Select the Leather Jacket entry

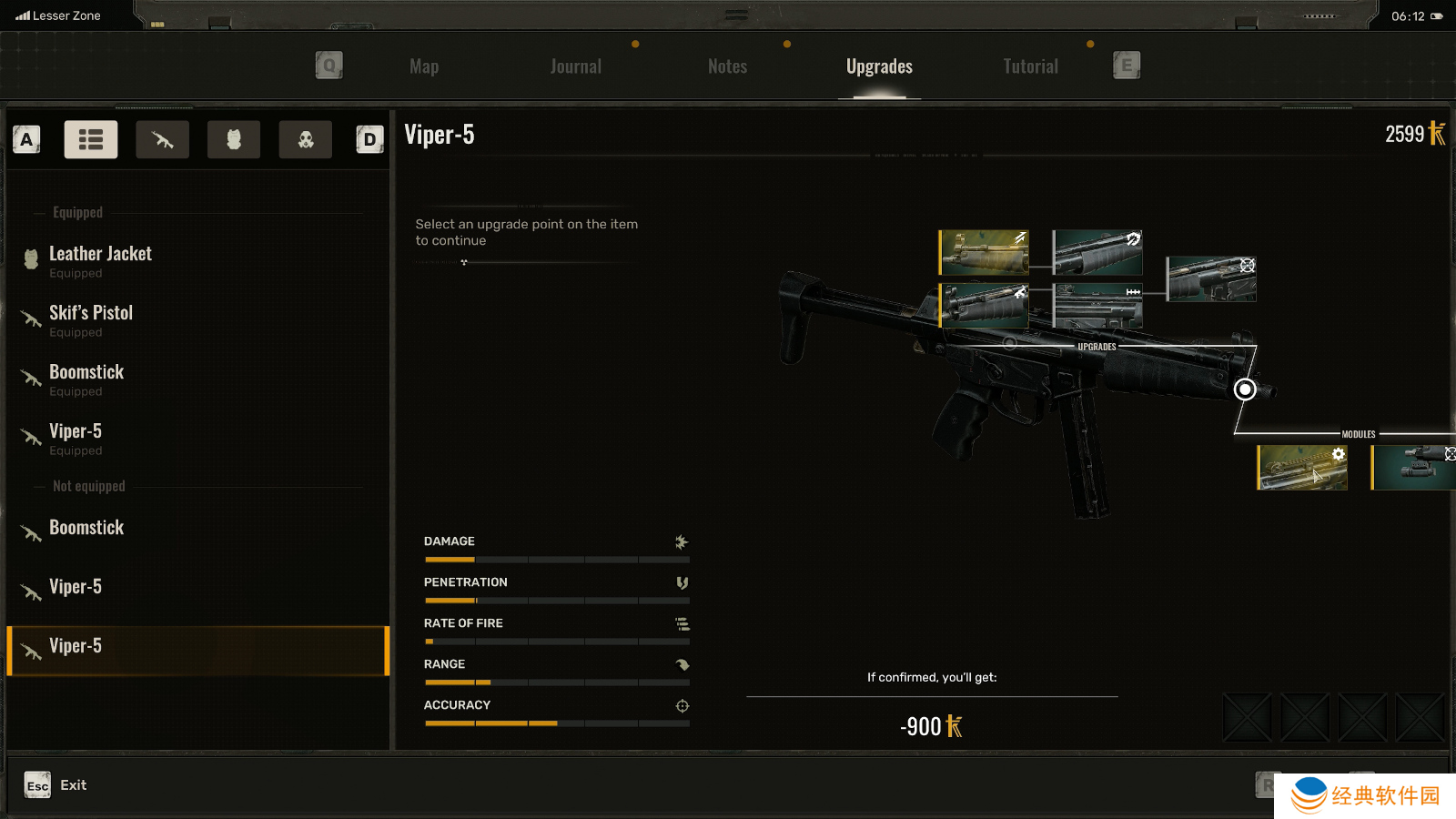point(100,260)
